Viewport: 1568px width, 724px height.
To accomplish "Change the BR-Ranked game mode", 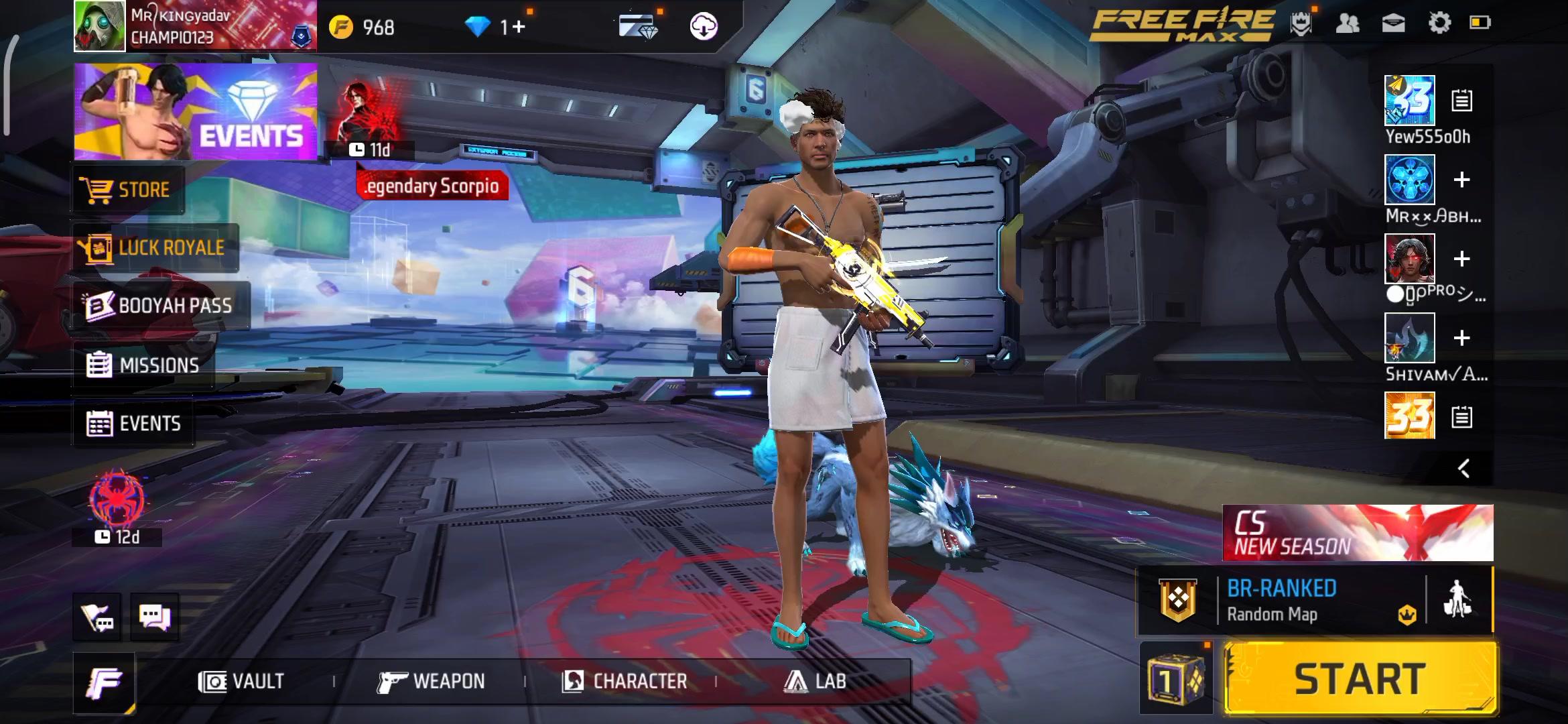I will 1280,600.
